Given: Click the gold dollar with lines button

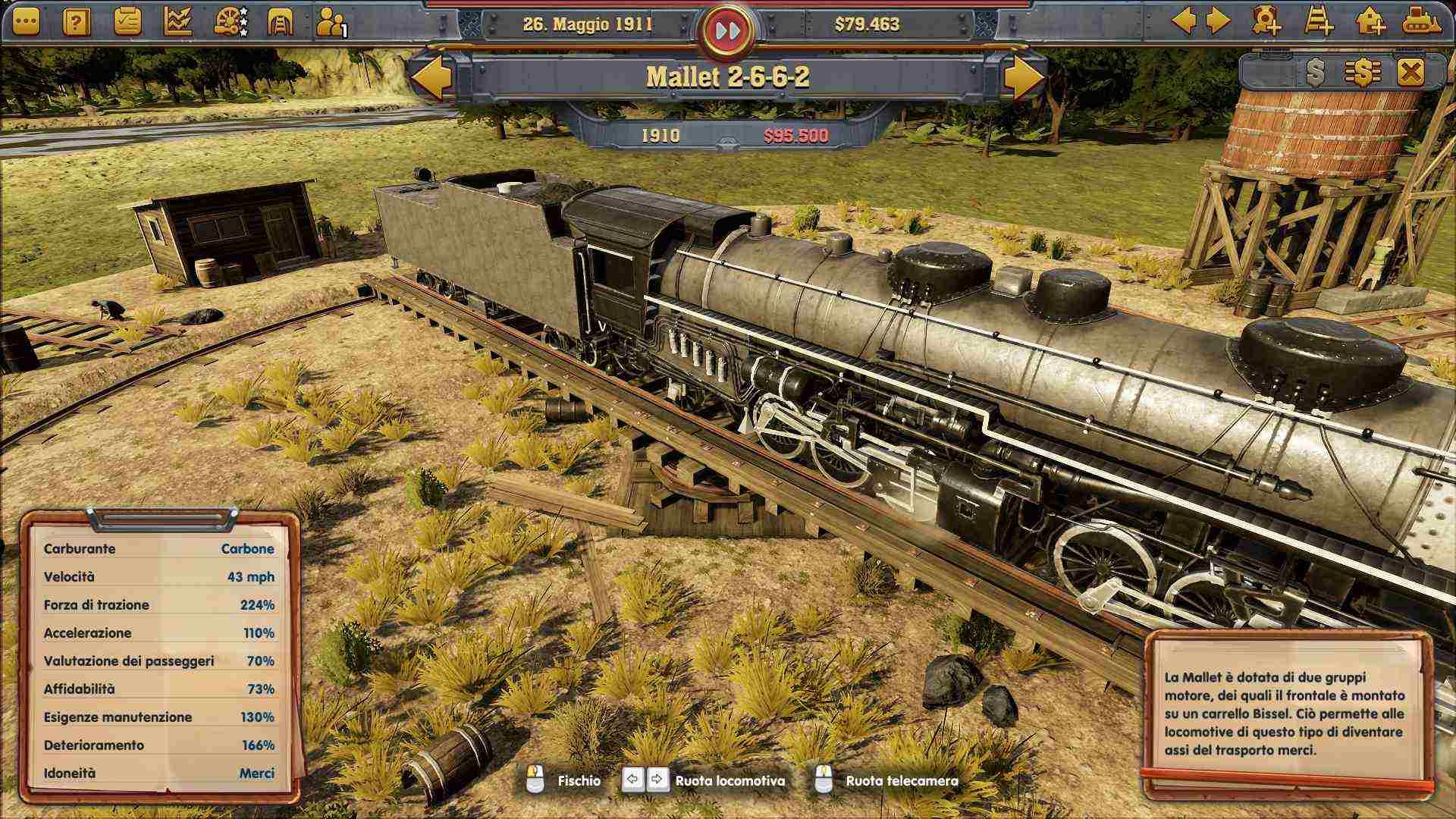Looking at the screenshot, I should [x=1363, y=73].
